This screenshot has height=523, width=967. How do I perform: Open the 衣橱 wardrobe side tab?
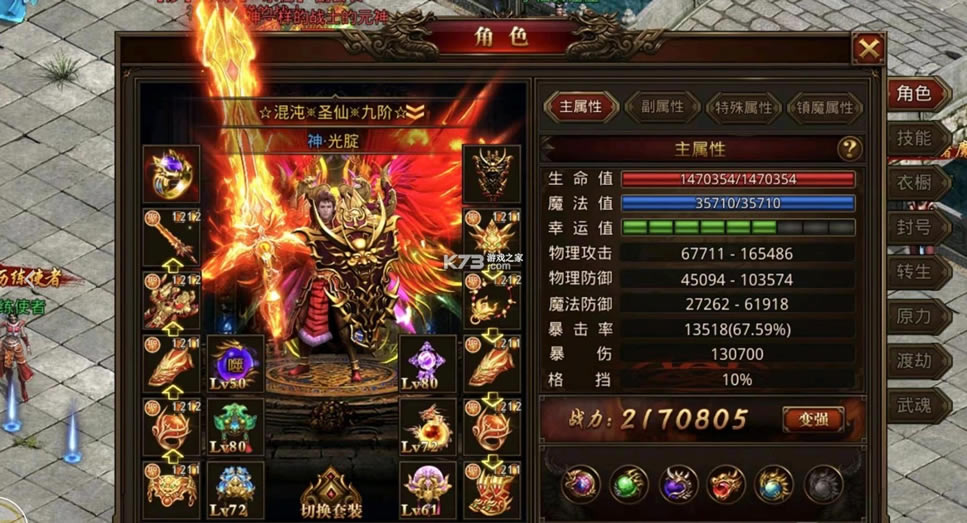click(x=915, y=183)
